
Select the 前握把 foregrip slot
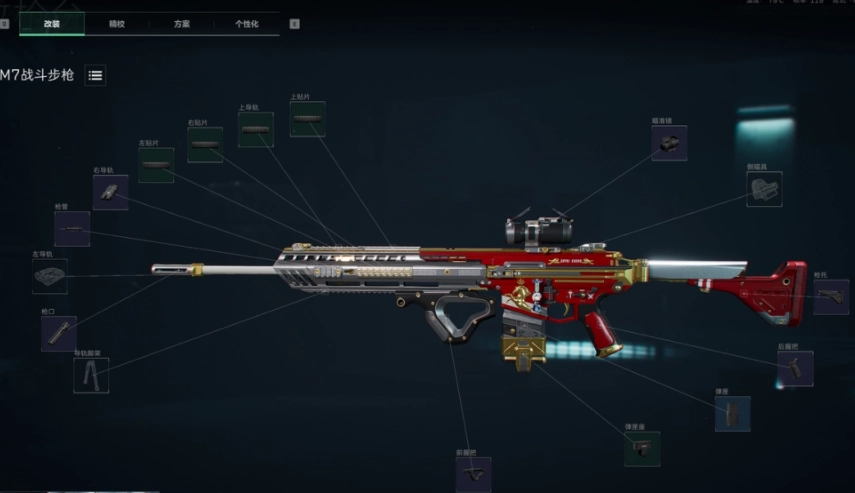click(x=473, y=475)
